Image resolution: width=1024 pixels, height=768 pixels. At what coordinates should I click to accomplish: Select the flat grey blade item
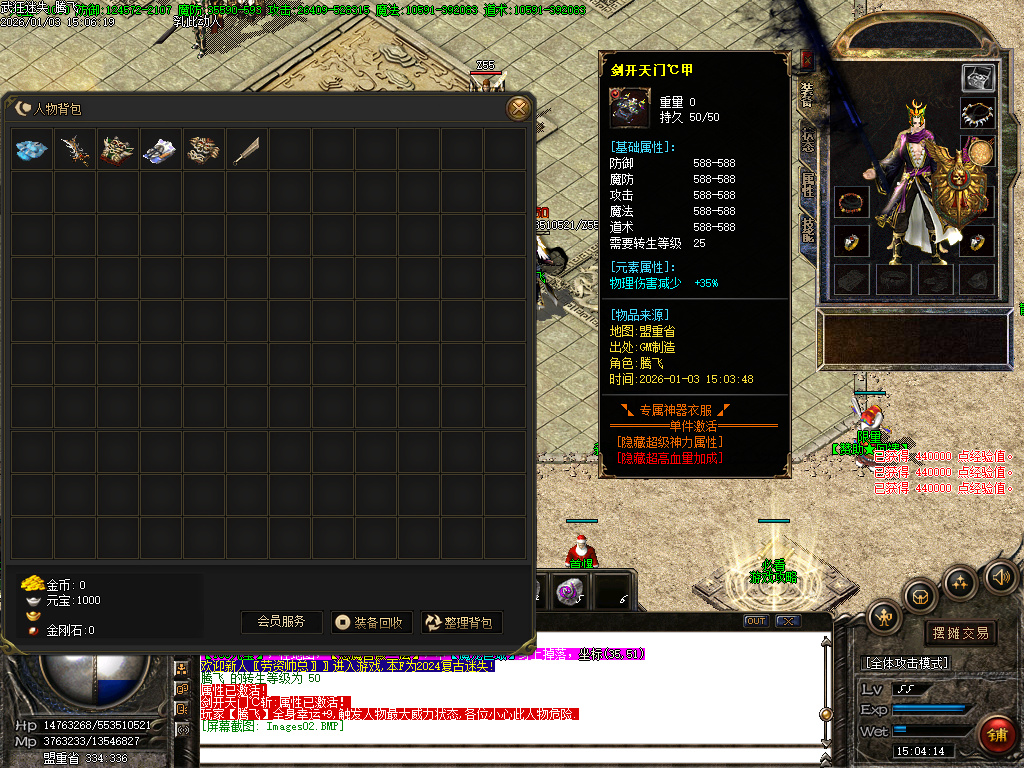click(247, 150)
